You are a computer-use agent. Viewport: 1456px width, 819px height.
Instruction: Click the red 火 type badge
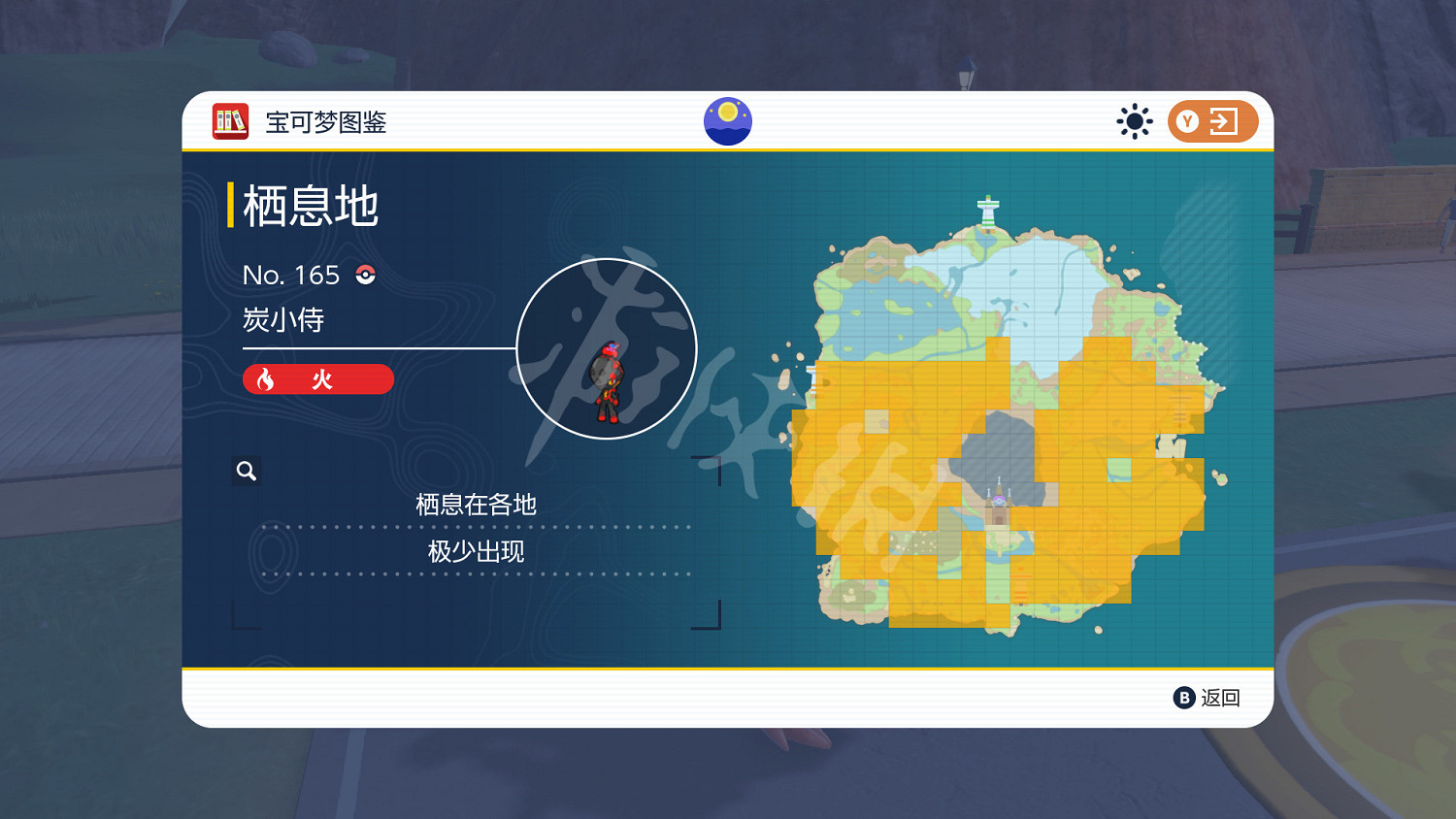click(317, 379)
